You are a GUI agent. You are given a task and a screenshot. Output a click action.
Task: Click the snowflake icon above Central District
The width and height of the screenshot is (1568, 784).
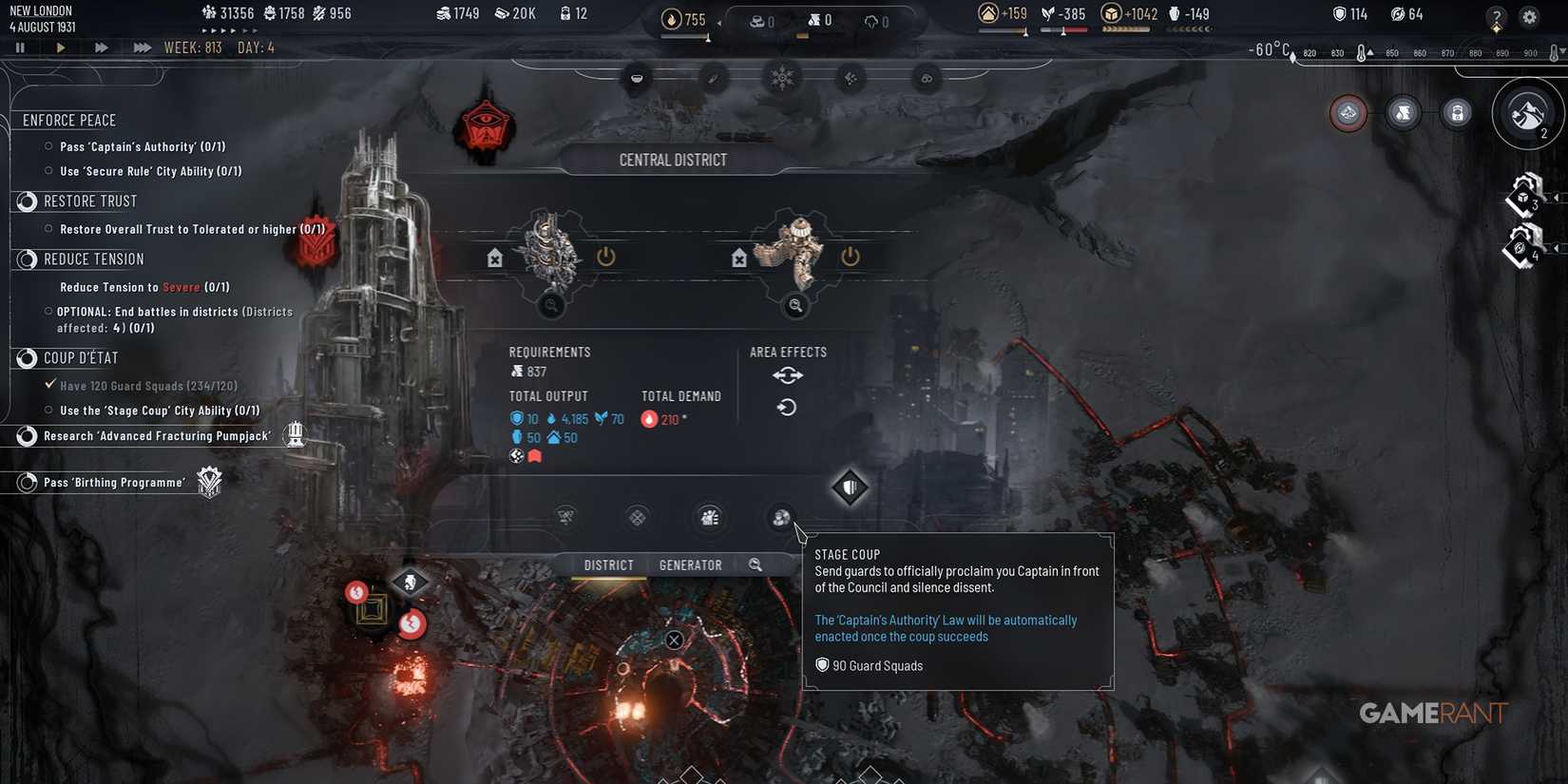tap(782, 78)
